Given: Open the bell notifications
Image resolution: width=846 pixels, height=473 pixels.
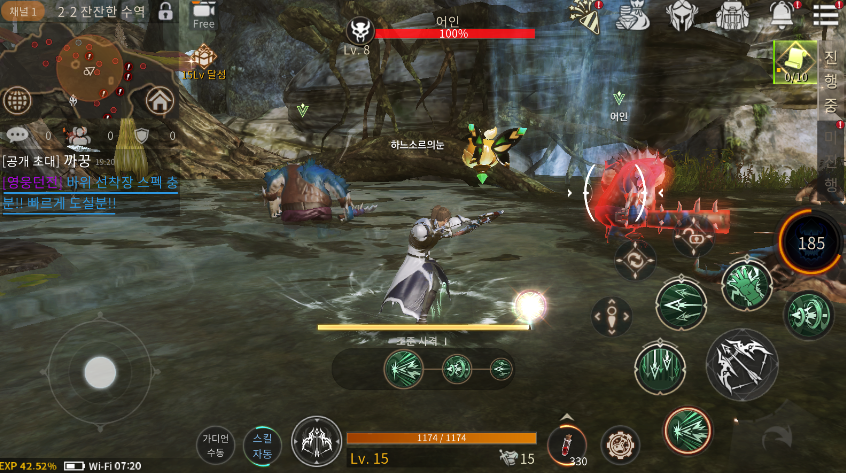Looking at the screenshot, I should pyautogui.click(x=782, y=14).
